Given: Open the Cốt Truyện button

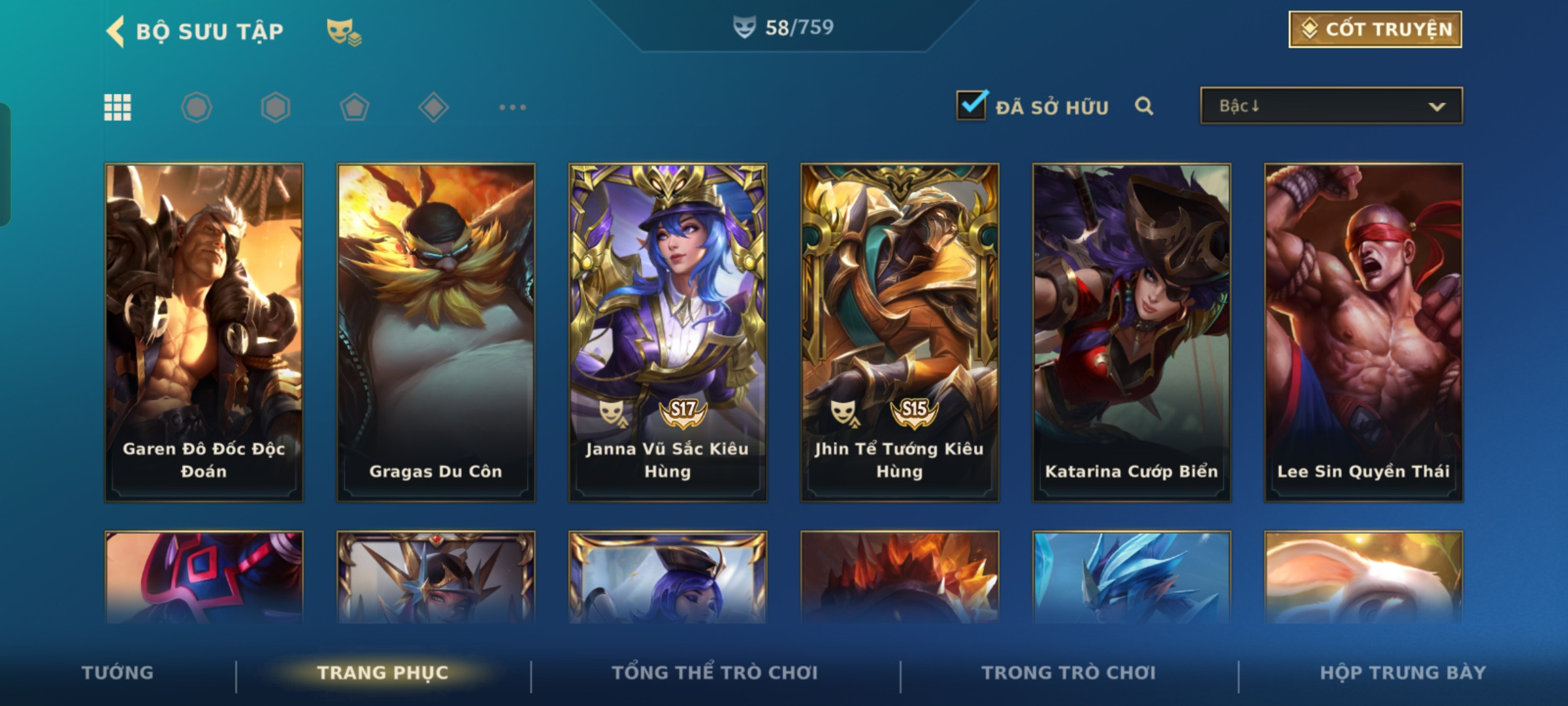Looking at the screenshot, I should pos(1375,29).
